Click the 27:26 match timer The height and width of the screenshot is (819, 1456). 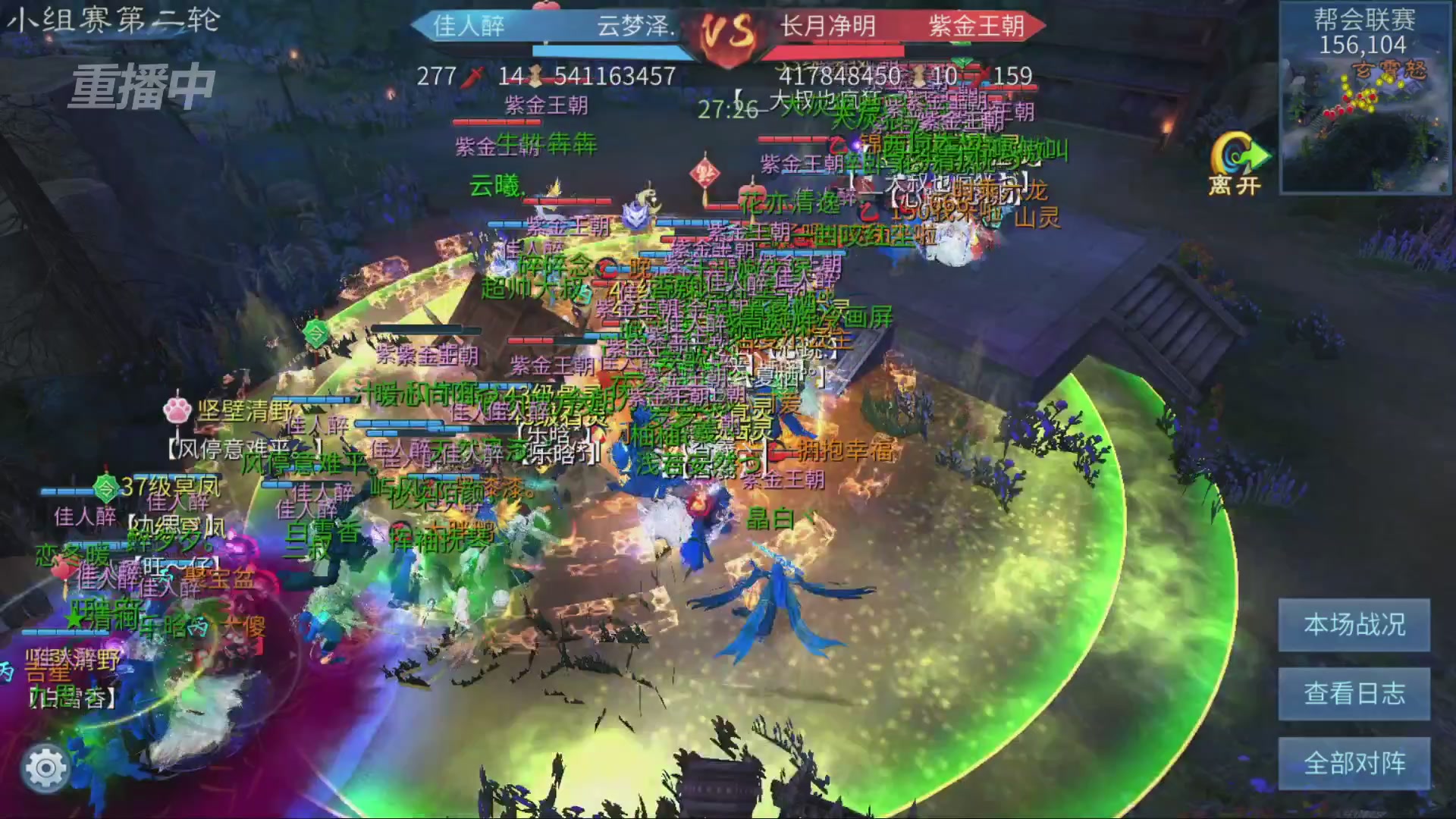(726, 110)
